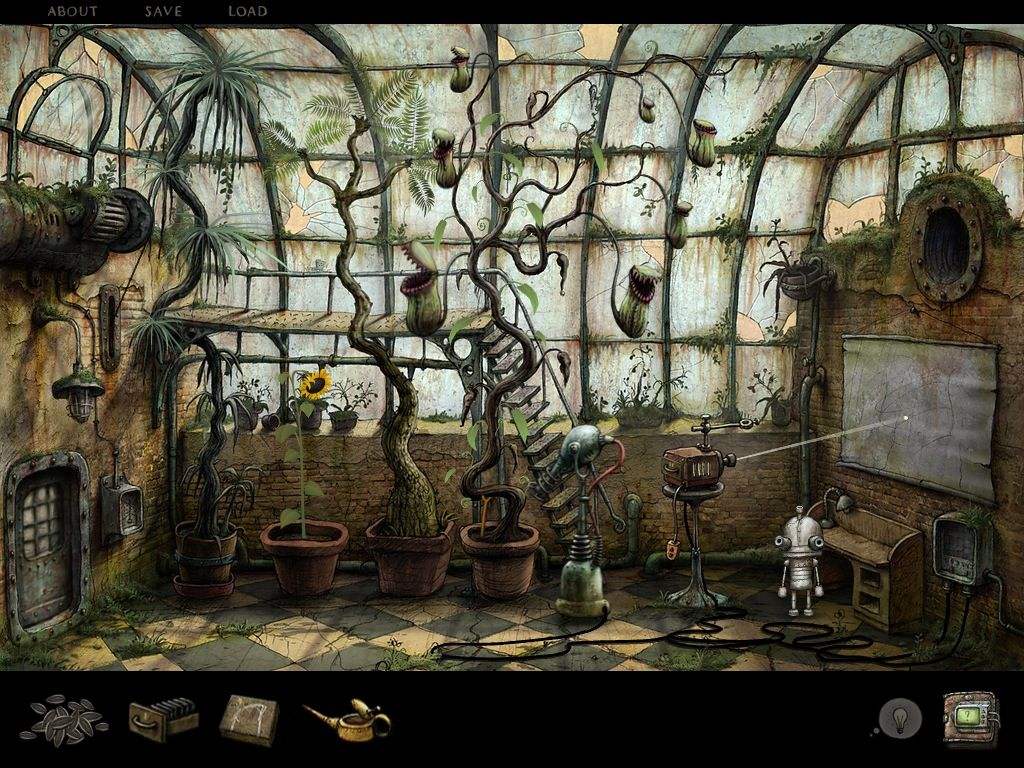Open the ABOUT menu
Image resolution: width=1024 pixels, height=768 pixels.
(x=73, y=11)
